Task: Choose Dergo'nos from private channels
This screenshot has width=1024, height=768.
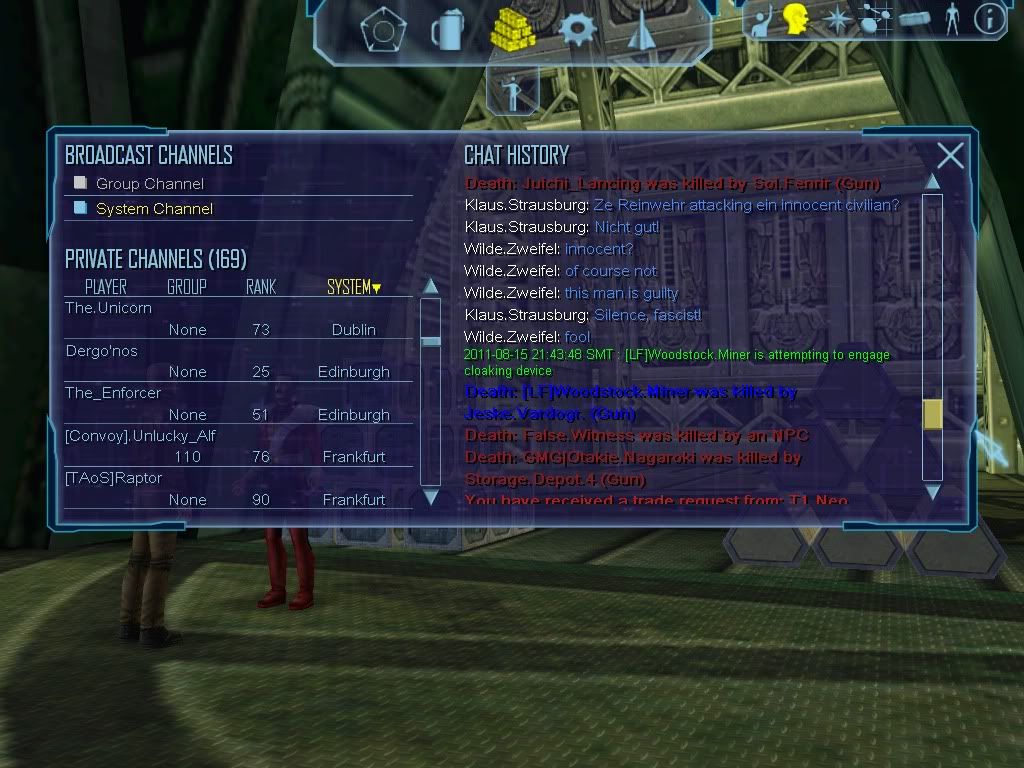Action: tap(101, 351)
